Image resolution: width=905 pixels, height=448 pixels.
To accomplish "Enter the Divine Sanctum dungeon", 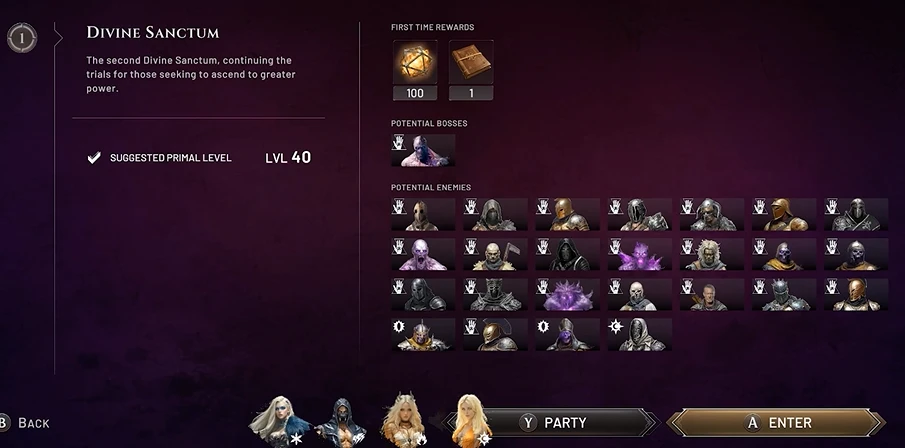I will [x=777, y=423].
